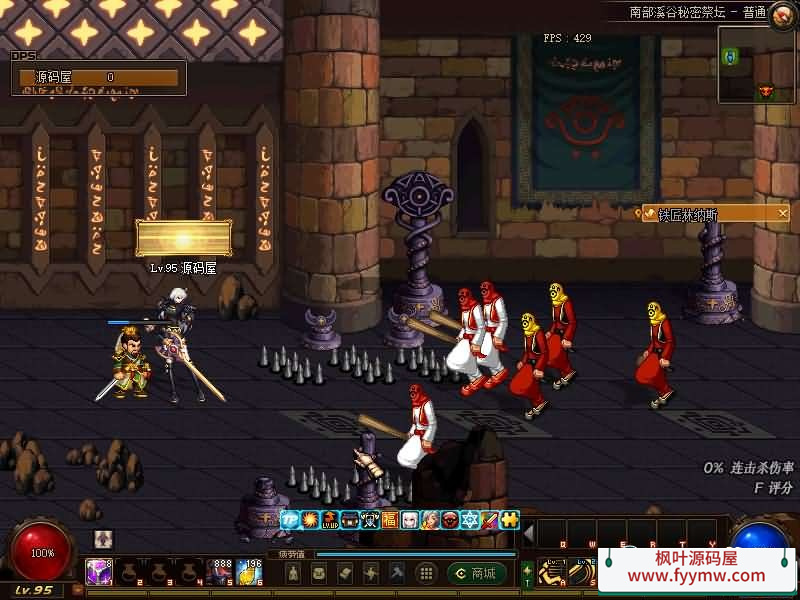Click the red skull buff icon
Image resolution: width=800 pixels, height=600 pixels.
450,520
